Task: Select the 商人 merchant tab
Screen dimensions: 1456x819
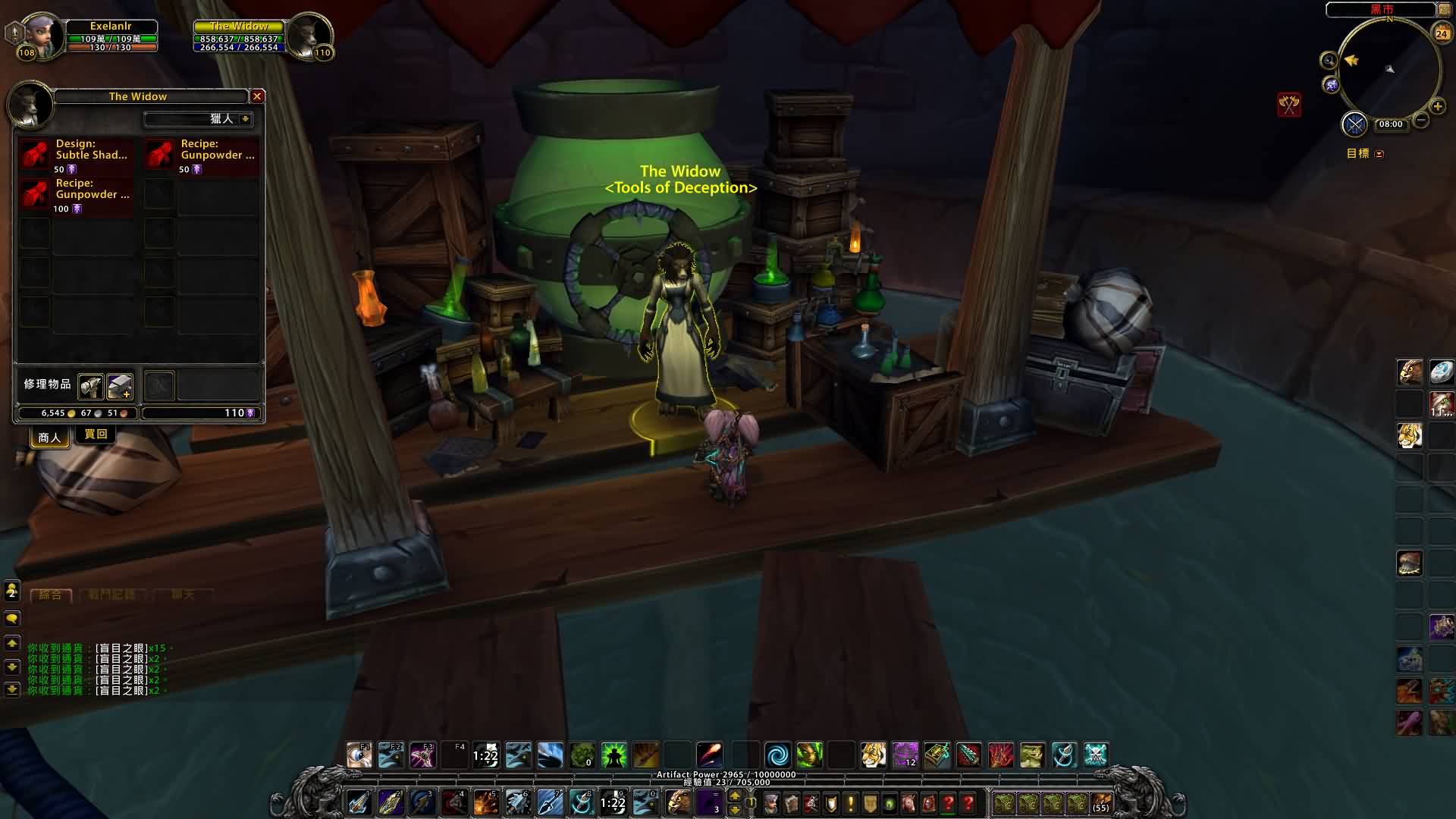Action: click(x=49, y=437)
